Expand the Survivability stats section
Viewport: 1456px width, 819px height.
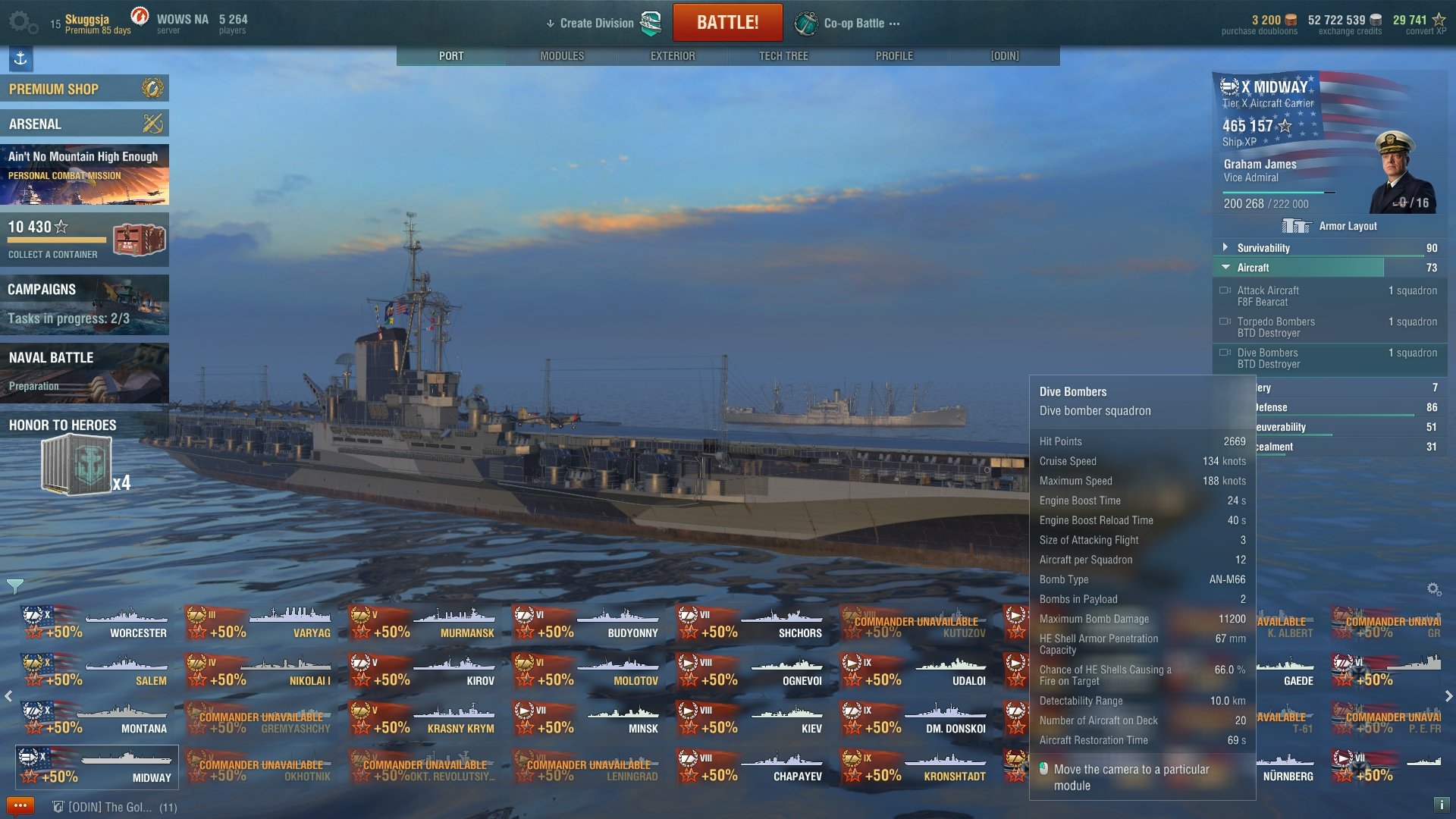tap(1263, 248)
